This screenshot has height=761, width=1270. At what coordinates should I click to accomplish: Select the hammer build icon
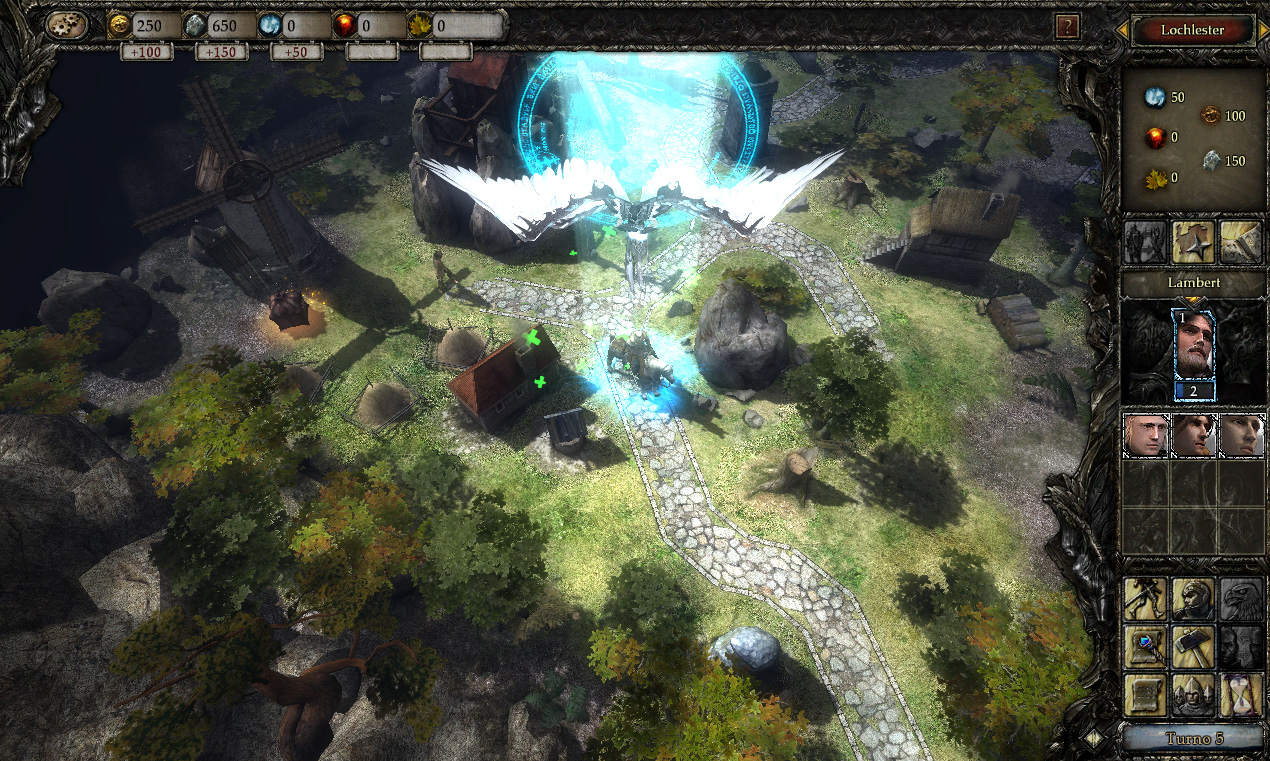pyautogui.click(x=1193, y=647)
